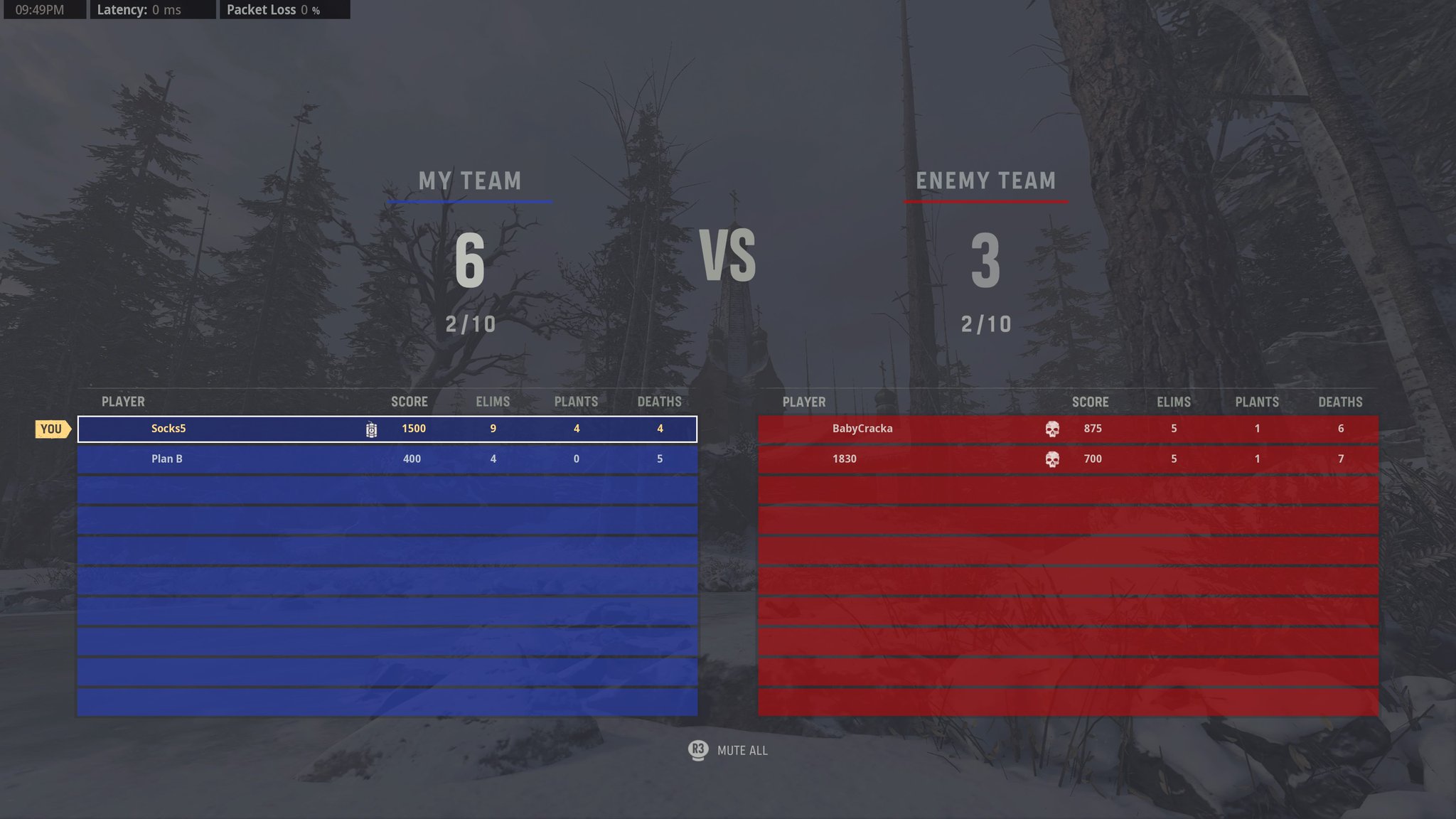
Task: Click the yellow YOU badge
Action: coord(51,428)
